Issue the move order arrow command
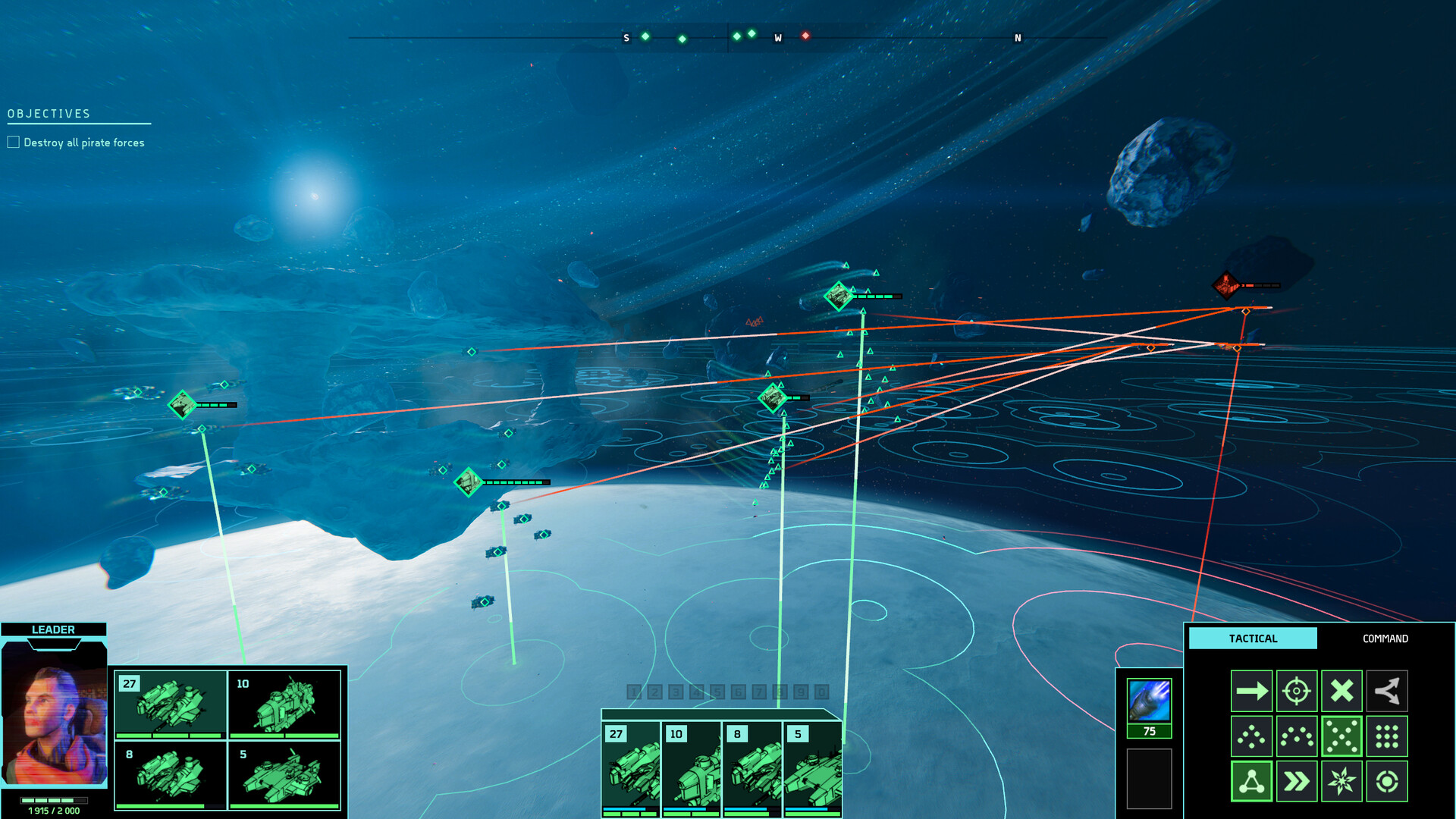The image size is (1456, 819). coord(1251,691)
